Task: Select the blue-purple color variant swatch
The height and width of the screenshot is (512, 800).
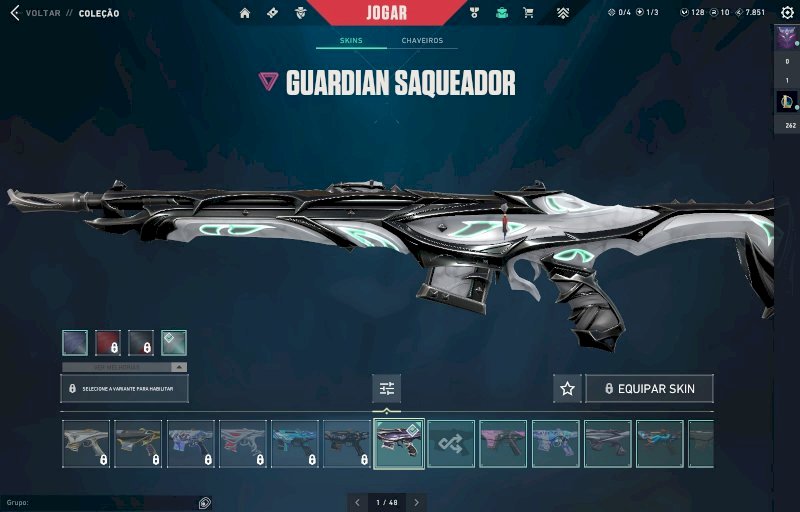Action: [74, 343]
